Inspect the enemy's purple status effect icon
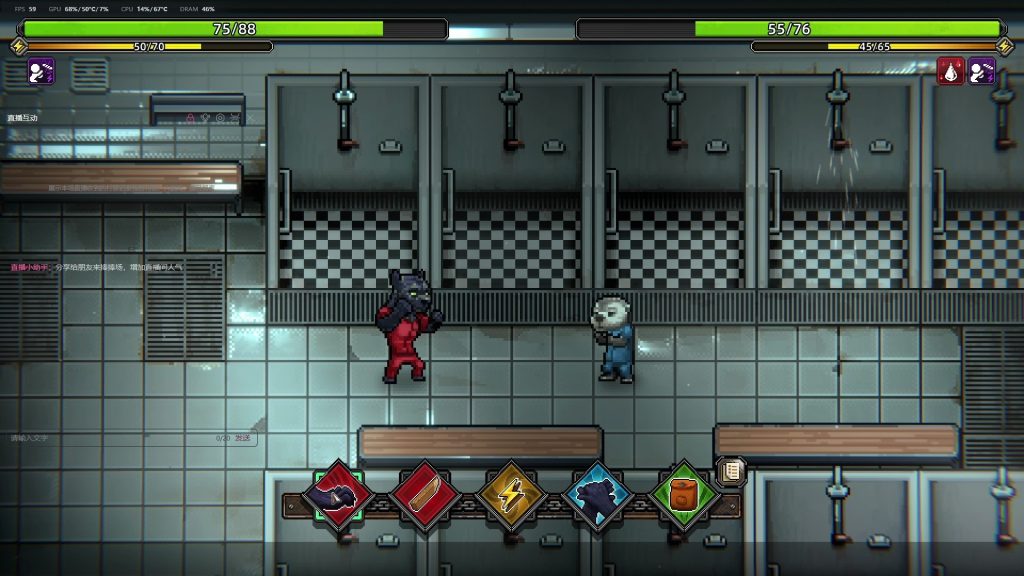Image resolution: width=1024 pixels, height=576 pixels. click(982, 72)
